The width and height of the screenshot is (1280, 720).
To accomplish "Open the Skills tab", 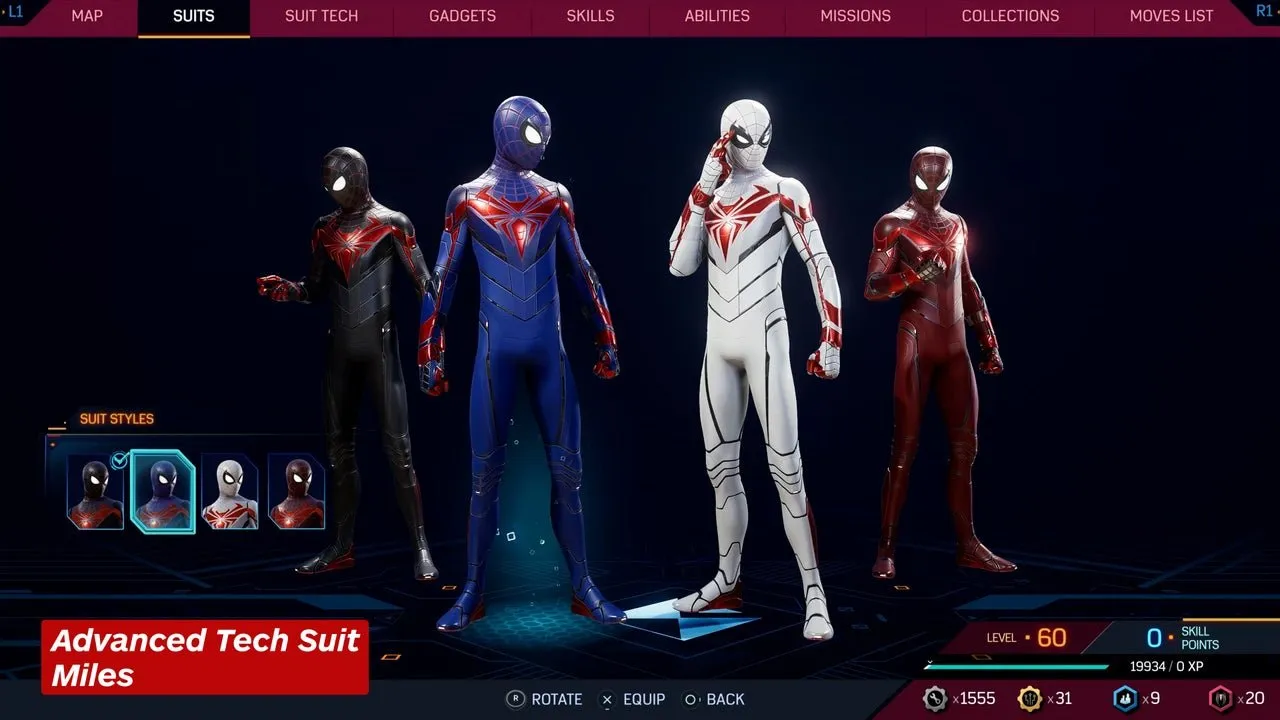I will [x=590, y=16].
